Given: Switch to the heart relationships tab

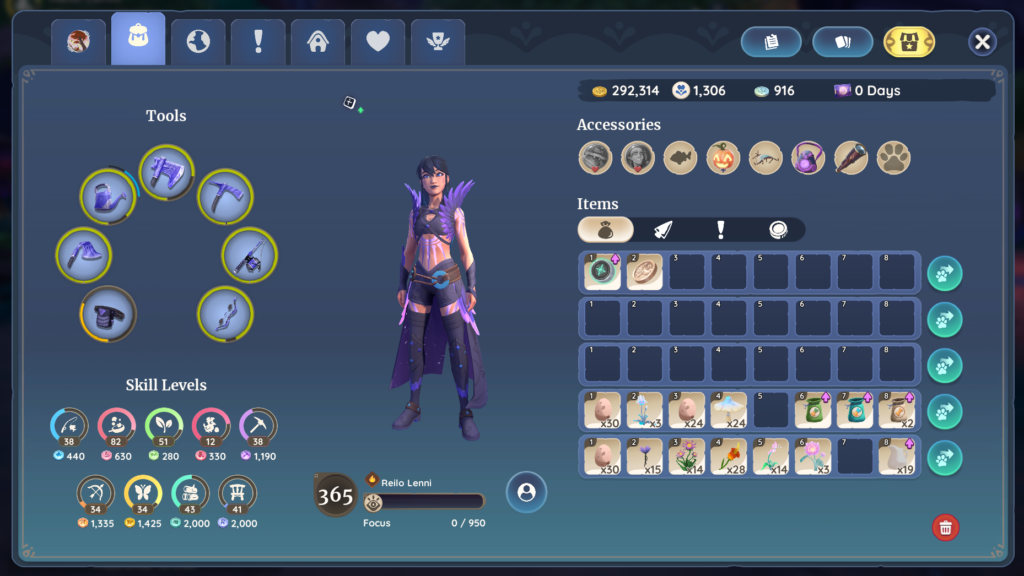Looking at the screenshot, I should [378, 42].
